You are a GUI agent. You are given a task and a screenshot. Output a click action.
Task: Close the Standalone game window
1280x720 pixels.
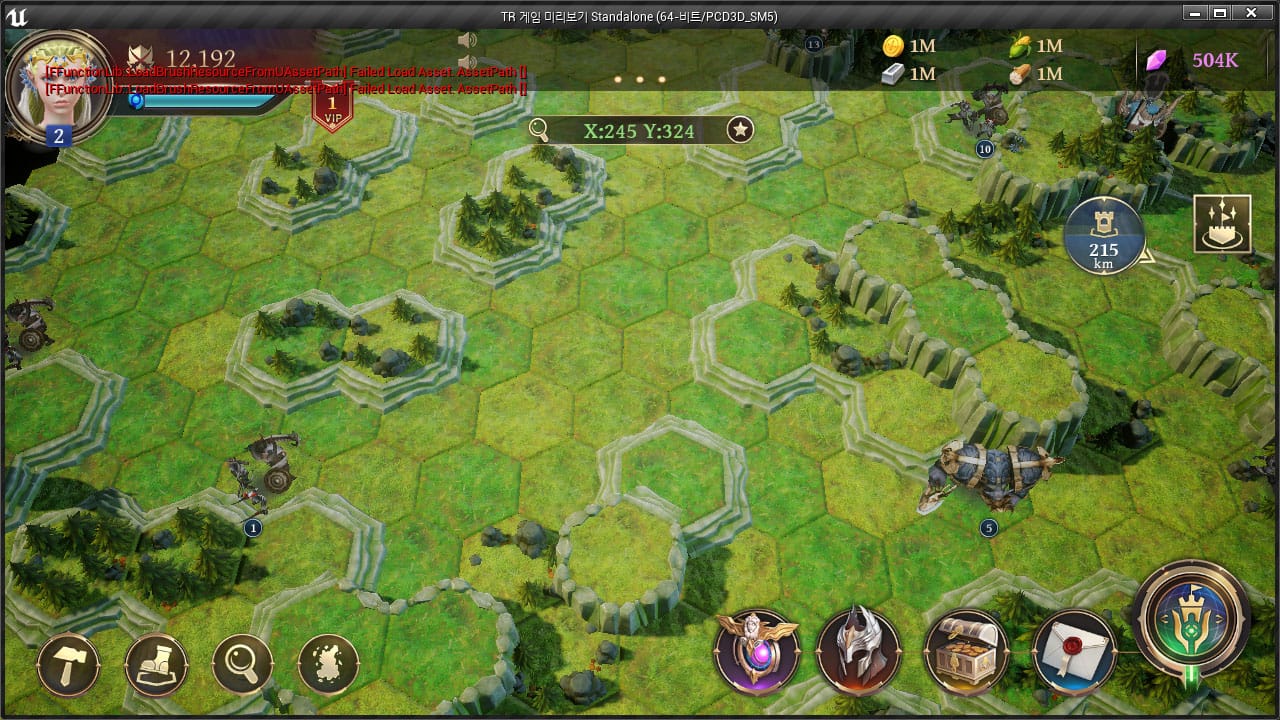coord(1251,14)
